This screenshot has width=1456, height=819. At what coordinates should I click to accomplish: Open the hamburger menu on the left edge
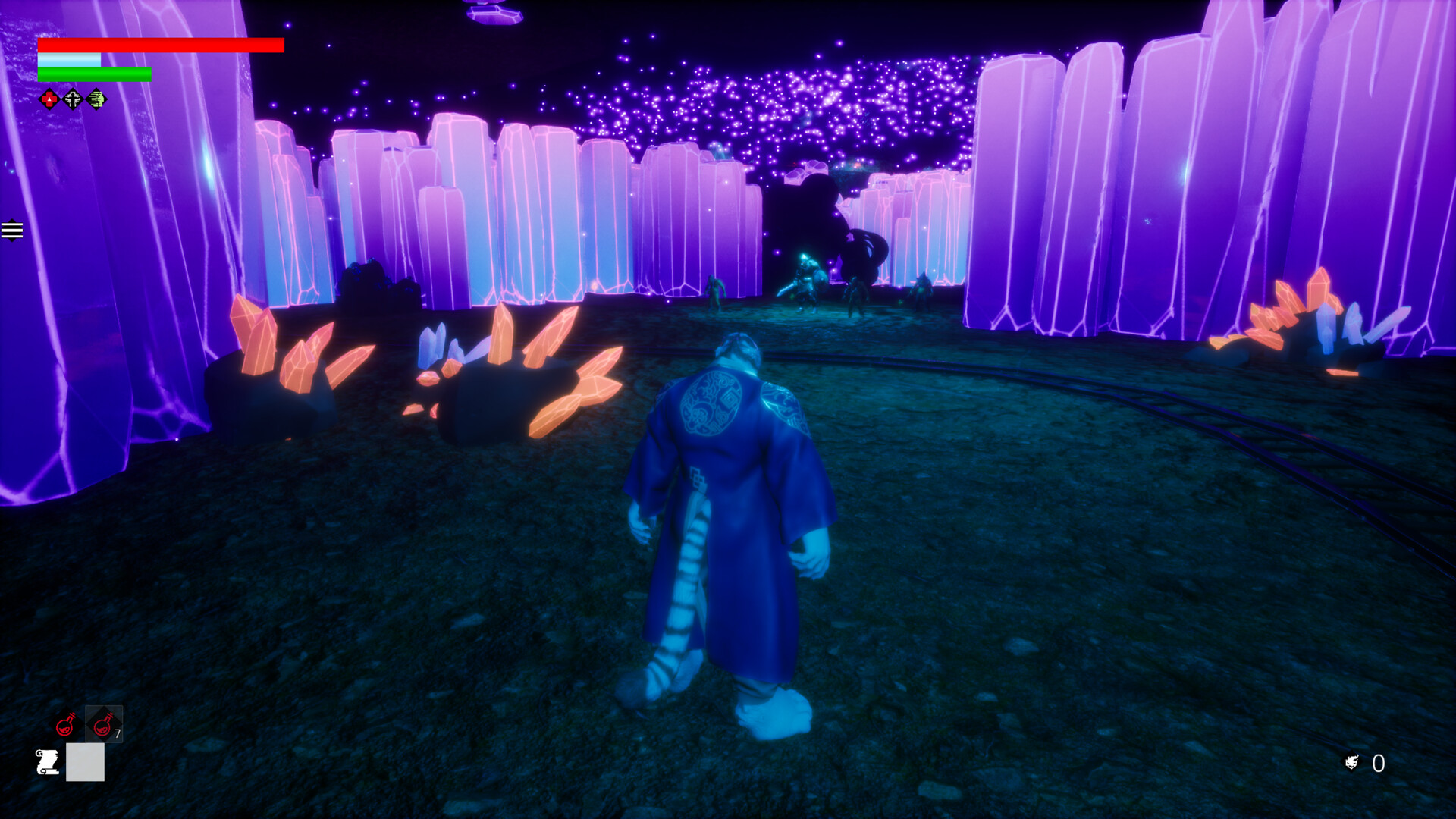pos(12,230)
